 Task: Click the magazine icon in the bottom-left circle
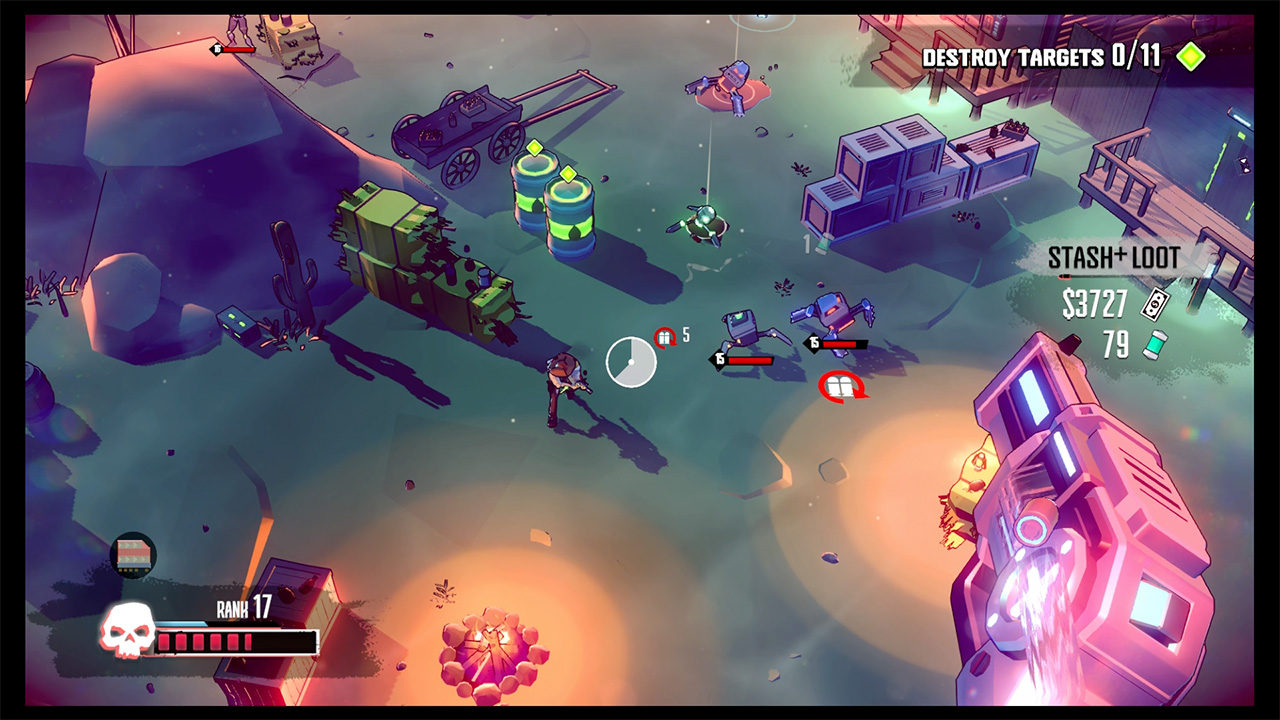click(135, 551)
